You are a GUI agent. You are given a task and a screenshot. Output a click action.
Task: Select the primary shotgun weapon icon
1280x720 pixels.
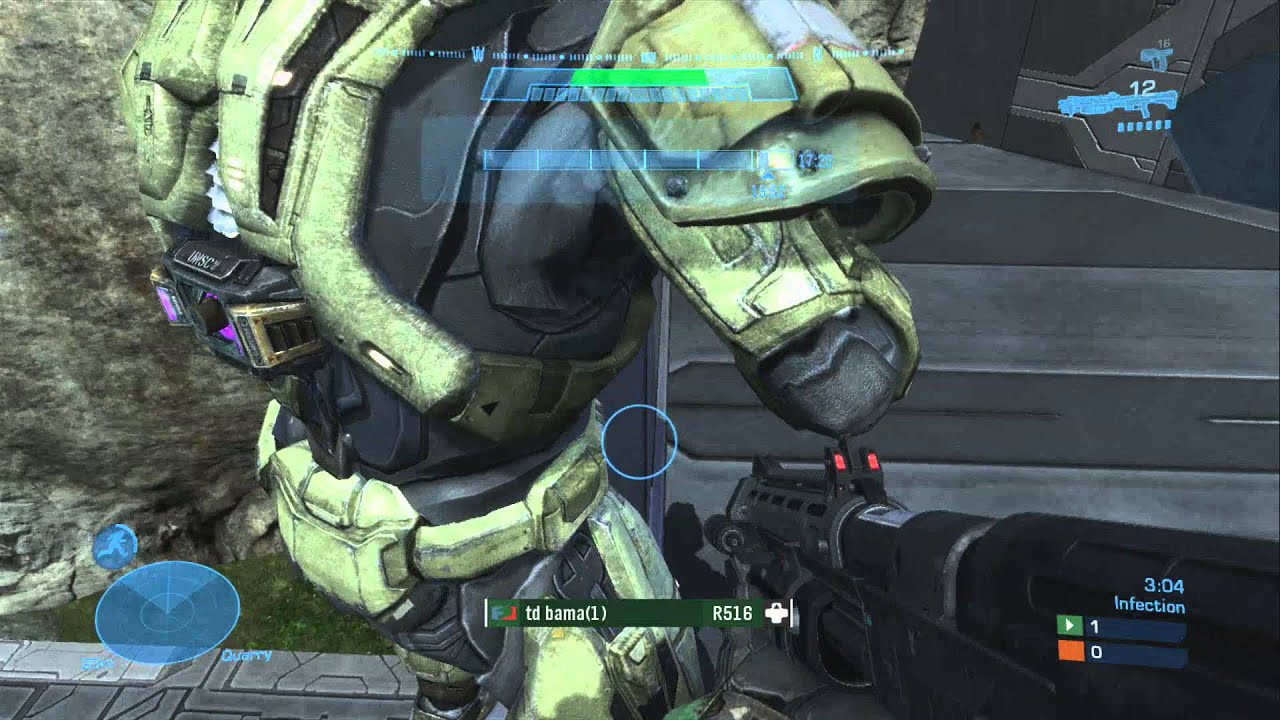(1114, 105)
